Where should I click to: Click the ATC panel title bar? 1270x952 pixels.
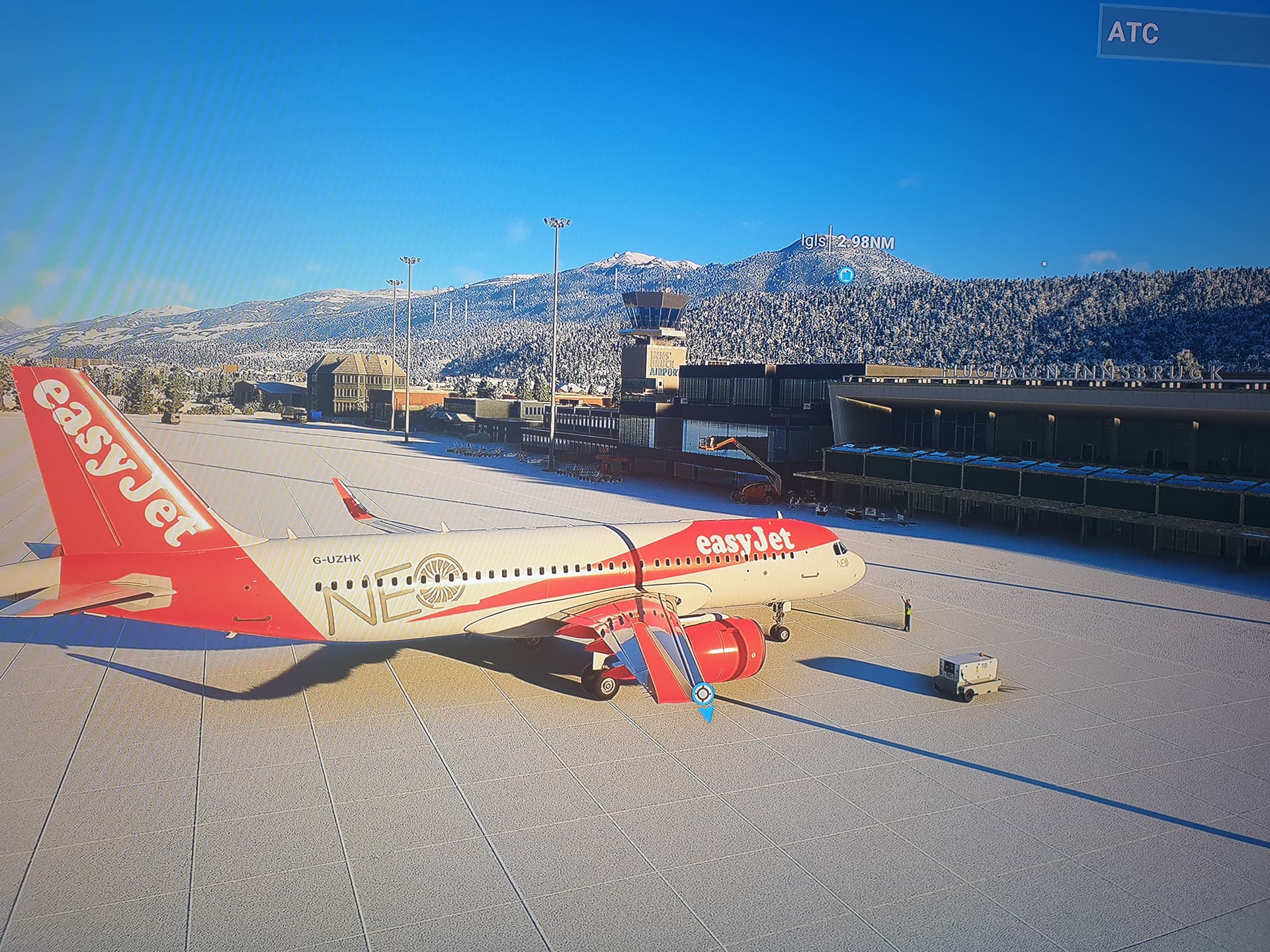[x=1183, y=33]
